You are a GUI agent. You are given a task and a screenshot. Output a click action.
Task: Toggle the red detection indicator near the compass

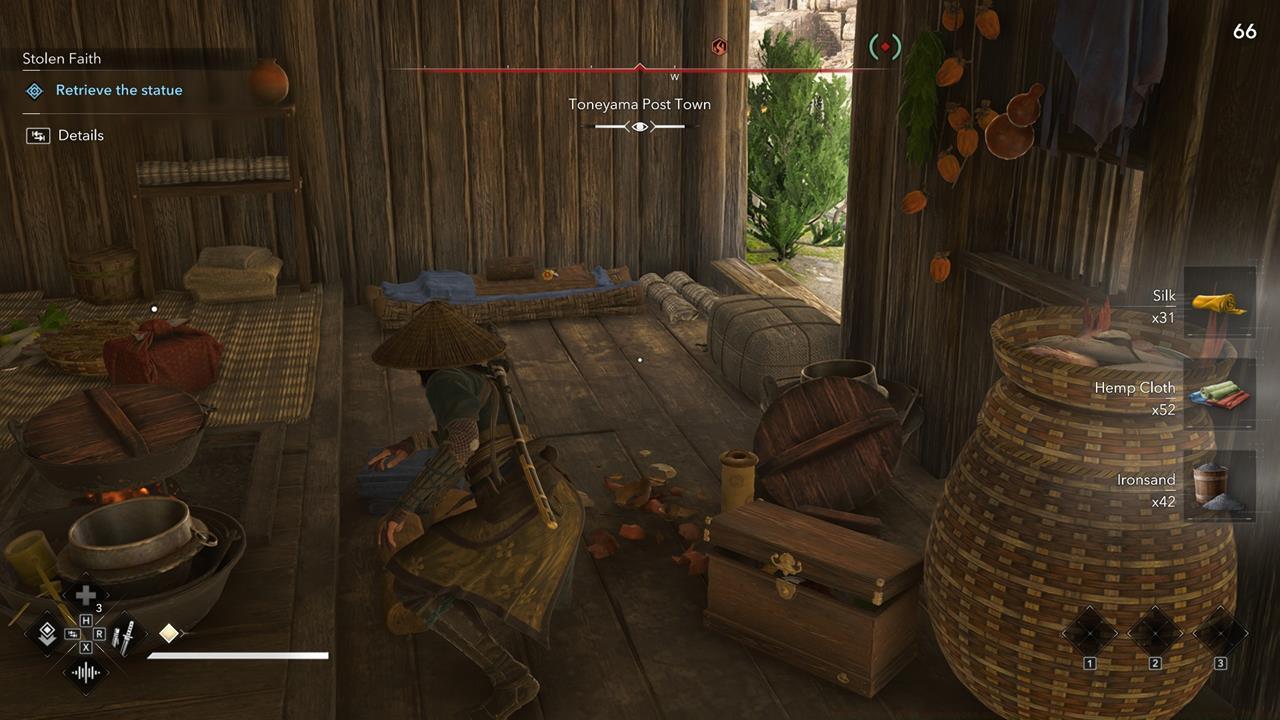885,47
